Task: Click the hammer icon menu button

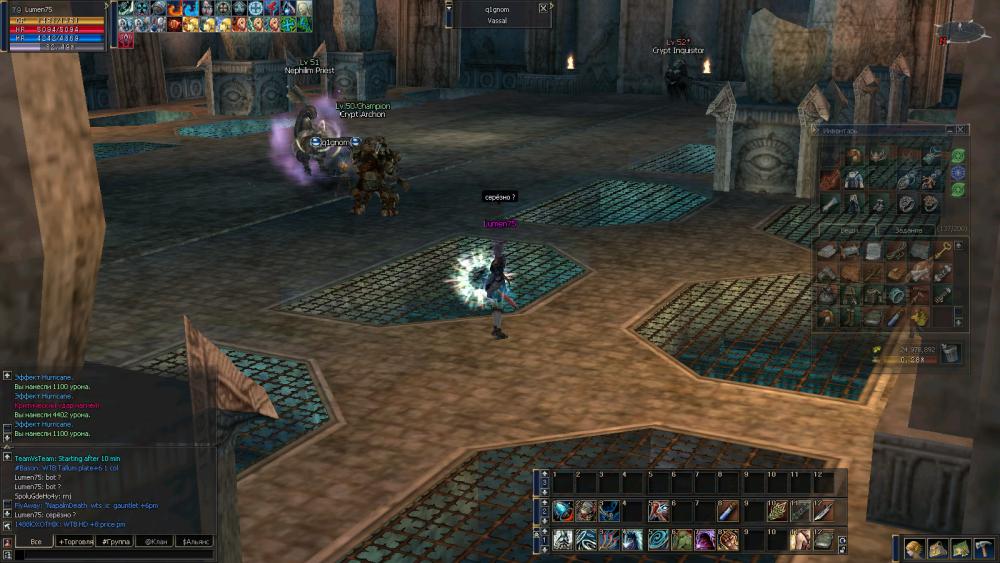Action: [983, 548]
